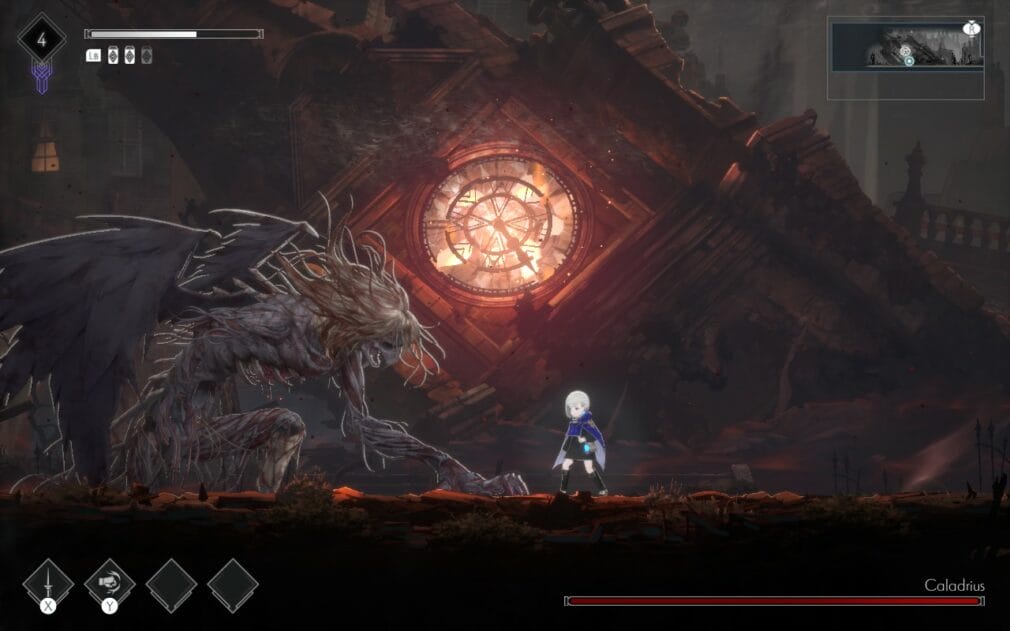Select the sword attack skill slot
Screen dimensions: 1010x631
pyautogui.click(x=48, y=583)
